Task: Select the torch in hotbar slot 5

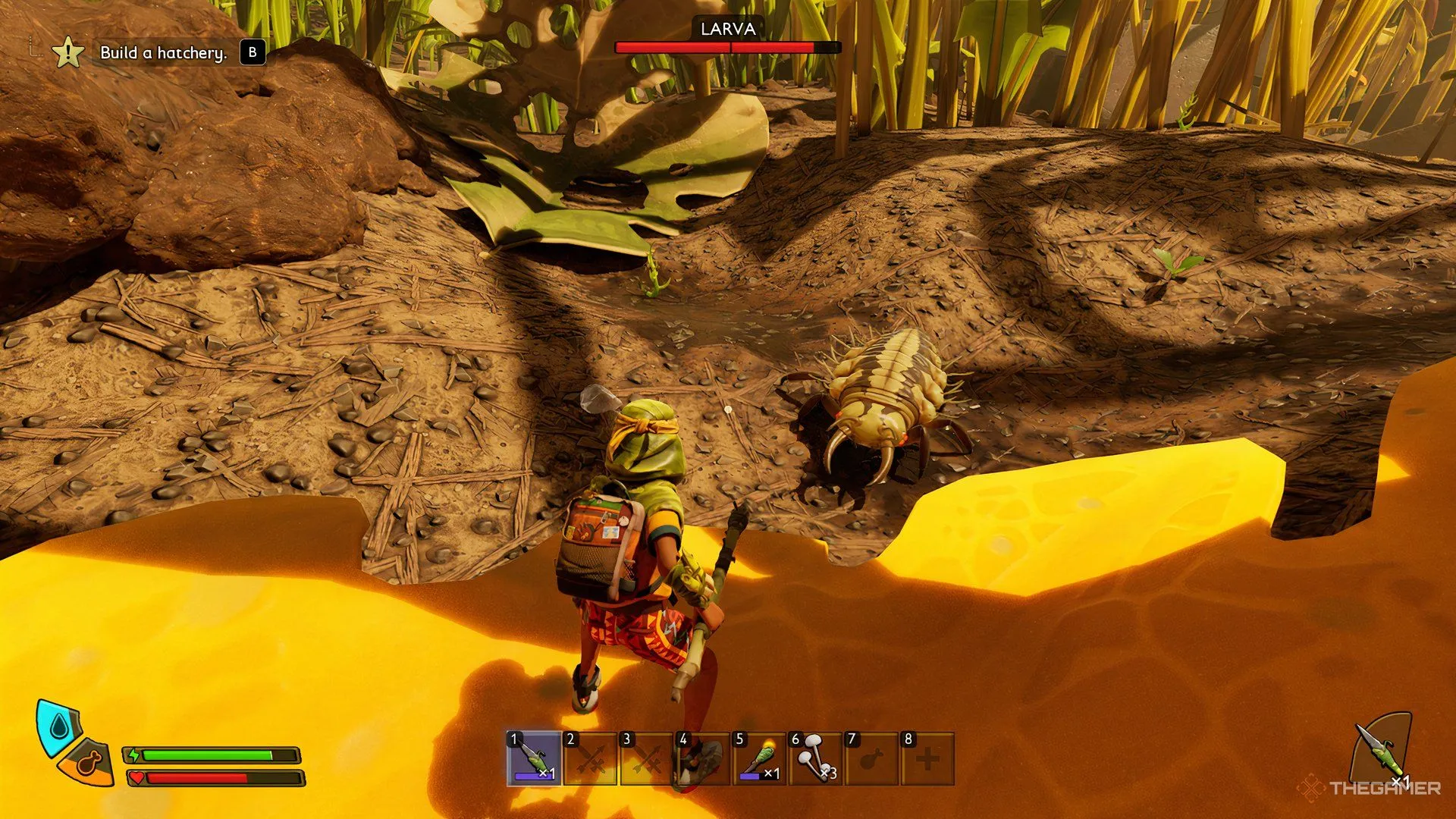Action: click(x=759, y=758)
